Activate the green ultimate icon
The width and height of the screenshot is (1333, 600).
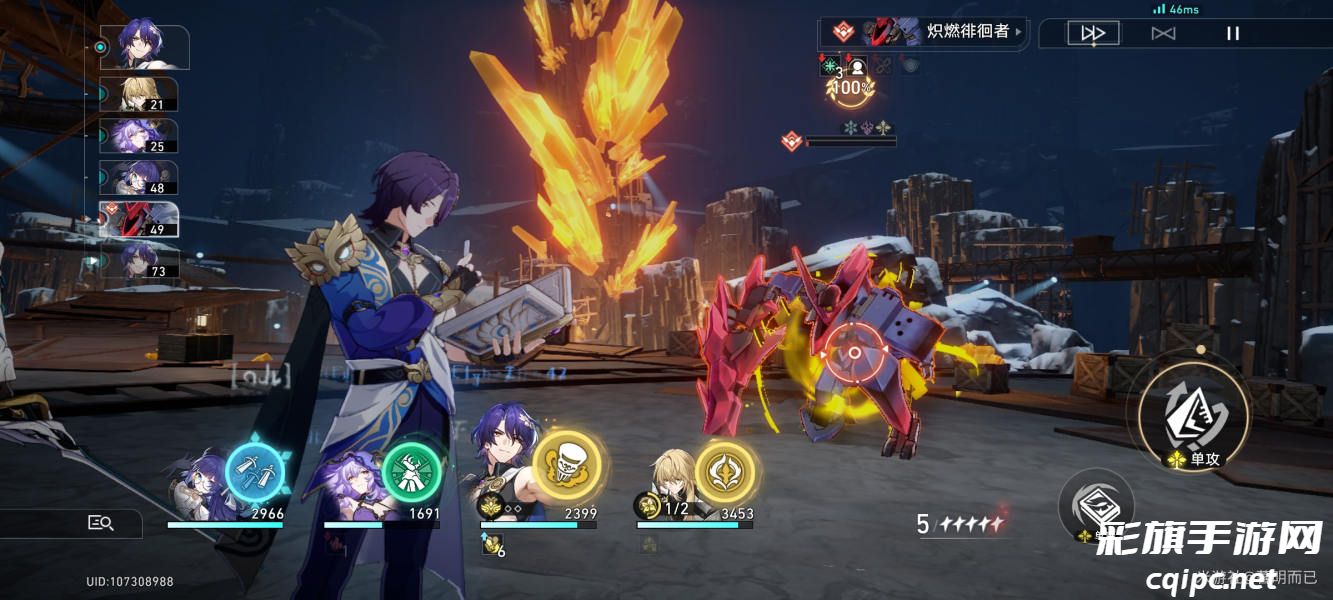(x=410, y=472)
